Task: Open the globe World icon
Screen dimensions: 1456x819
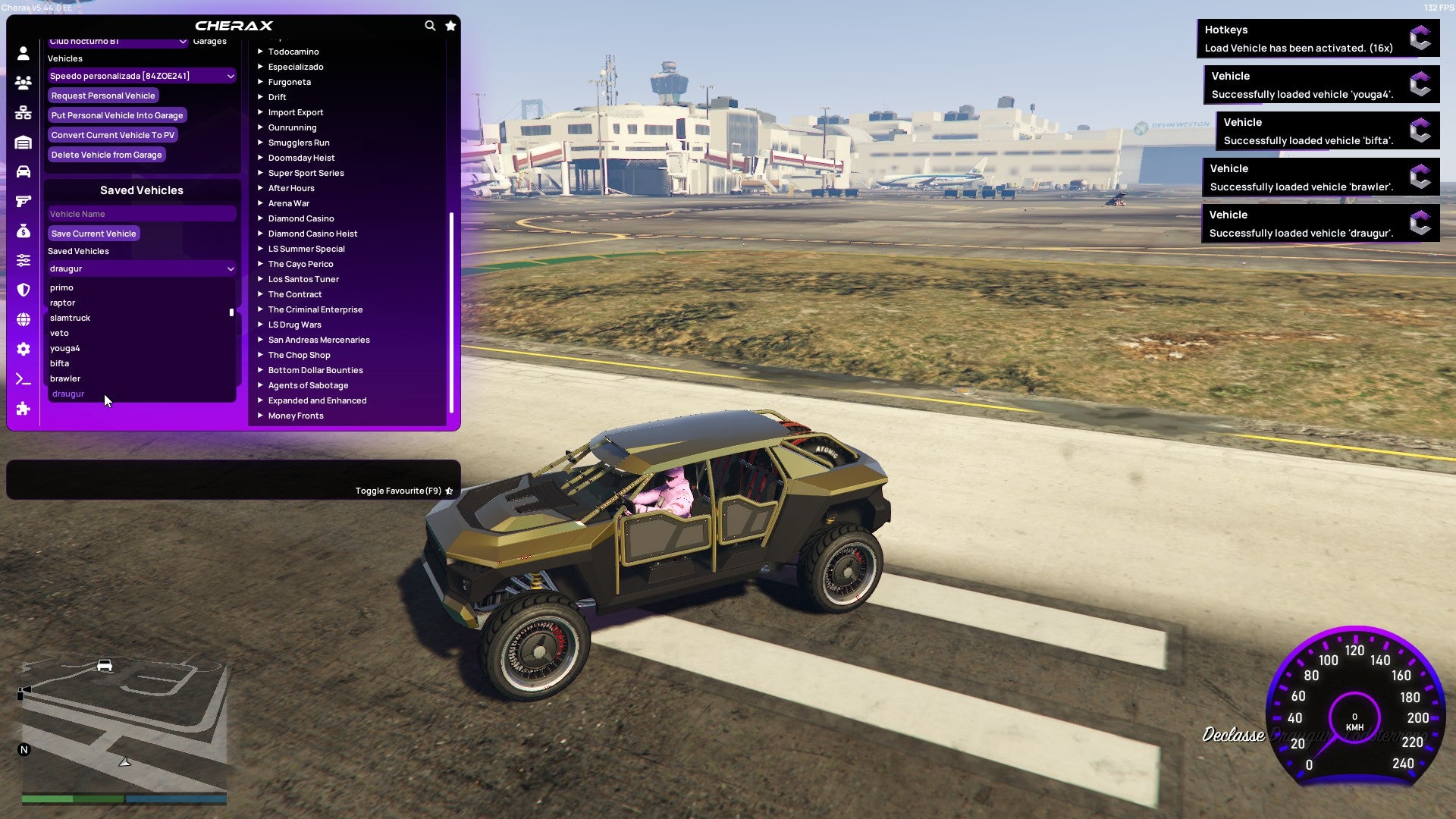Action: coord(23,319)
